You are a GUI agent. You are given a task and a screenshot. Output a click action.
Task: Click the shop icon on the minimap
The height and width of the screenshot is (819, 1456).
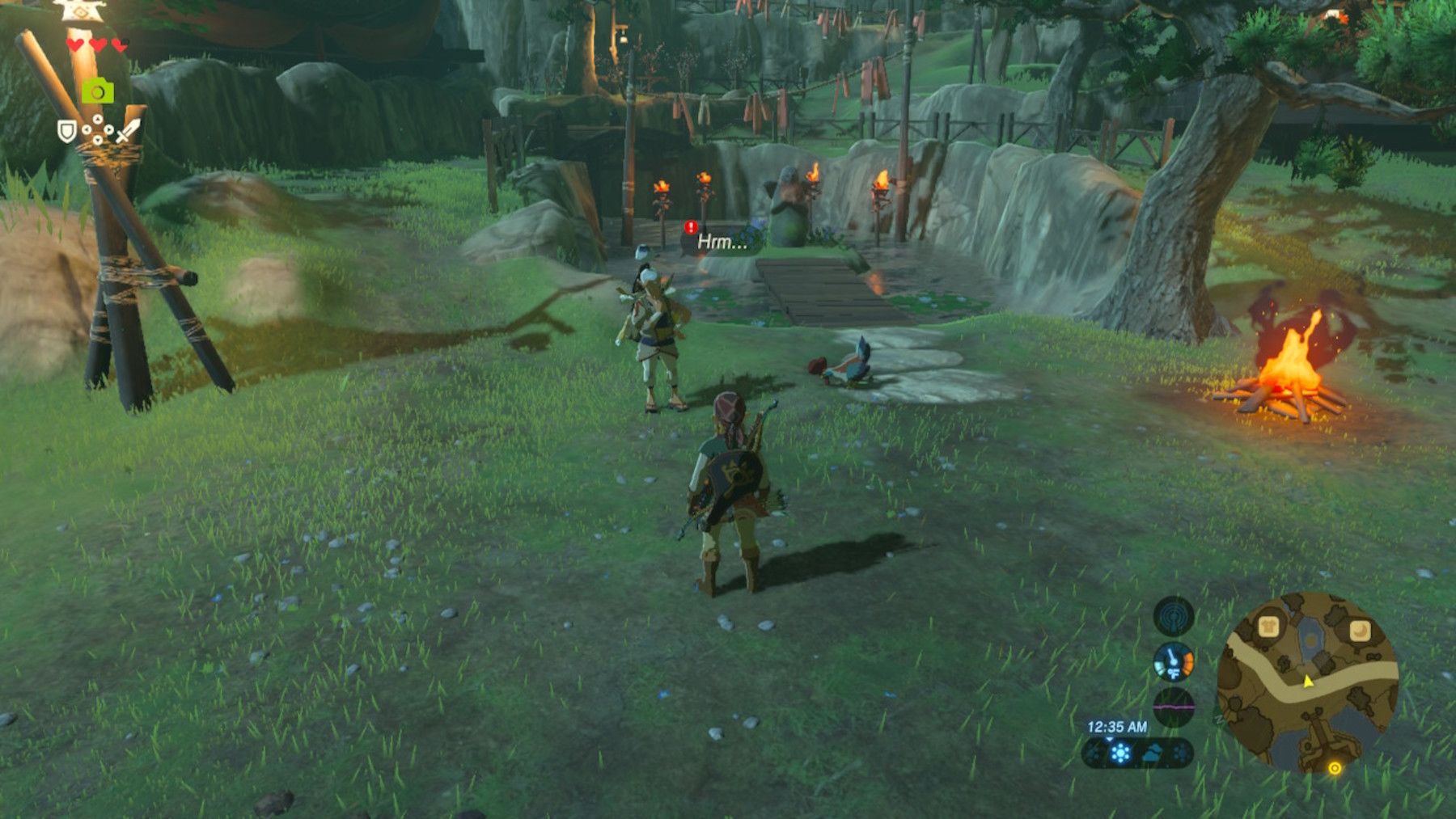pos(1269,627)
